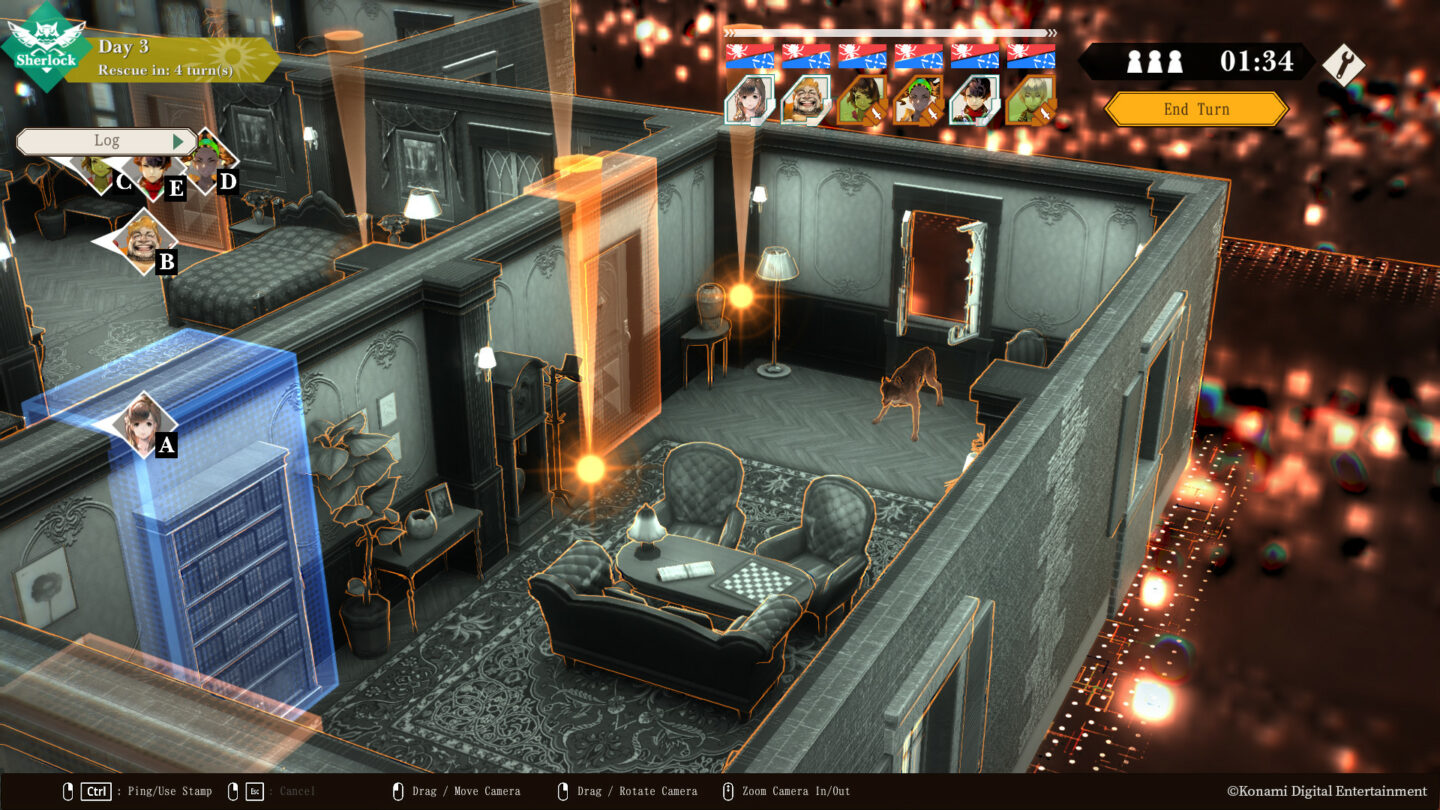Viewport: 1440px width, 810px height.
Task: Click the 01:34 turn timer
Action: 1256,61
